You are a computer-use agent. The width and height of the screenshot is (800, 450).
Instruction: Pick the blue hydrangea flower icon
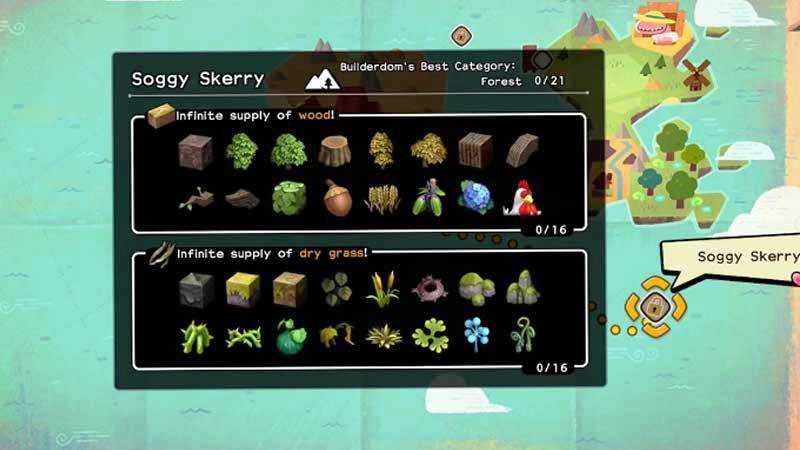tap(476, 197)
